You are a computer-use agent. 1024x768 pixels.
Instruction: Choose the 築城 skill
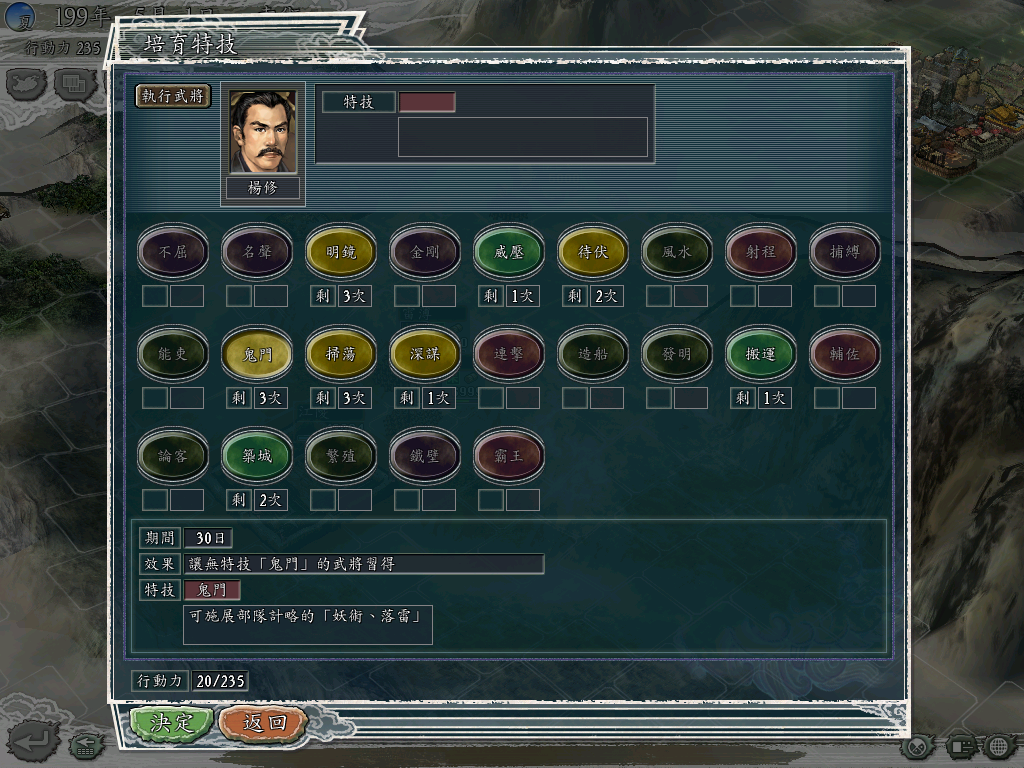[x=257, y=456]
